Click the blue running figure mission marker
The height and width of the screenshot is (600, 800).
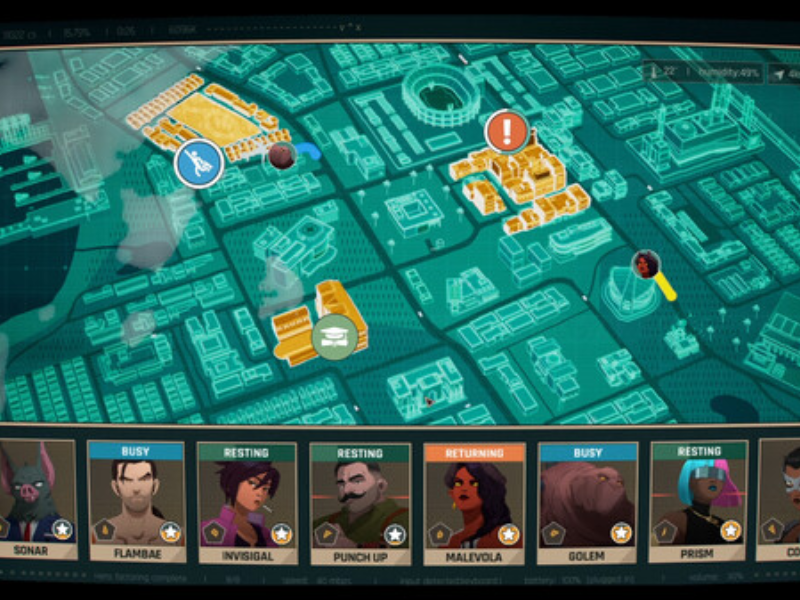coord(199,163)
